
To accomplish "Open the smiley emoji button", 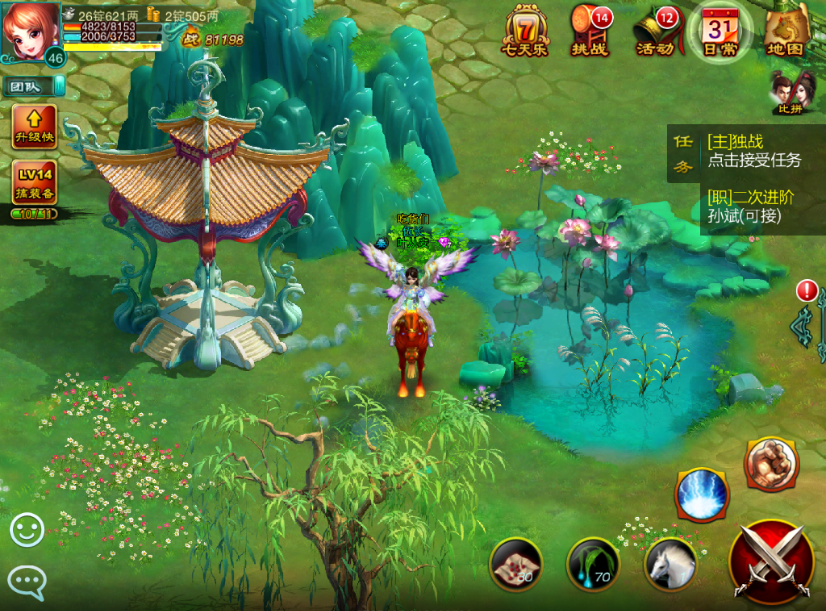I will [x=27, y=529].
